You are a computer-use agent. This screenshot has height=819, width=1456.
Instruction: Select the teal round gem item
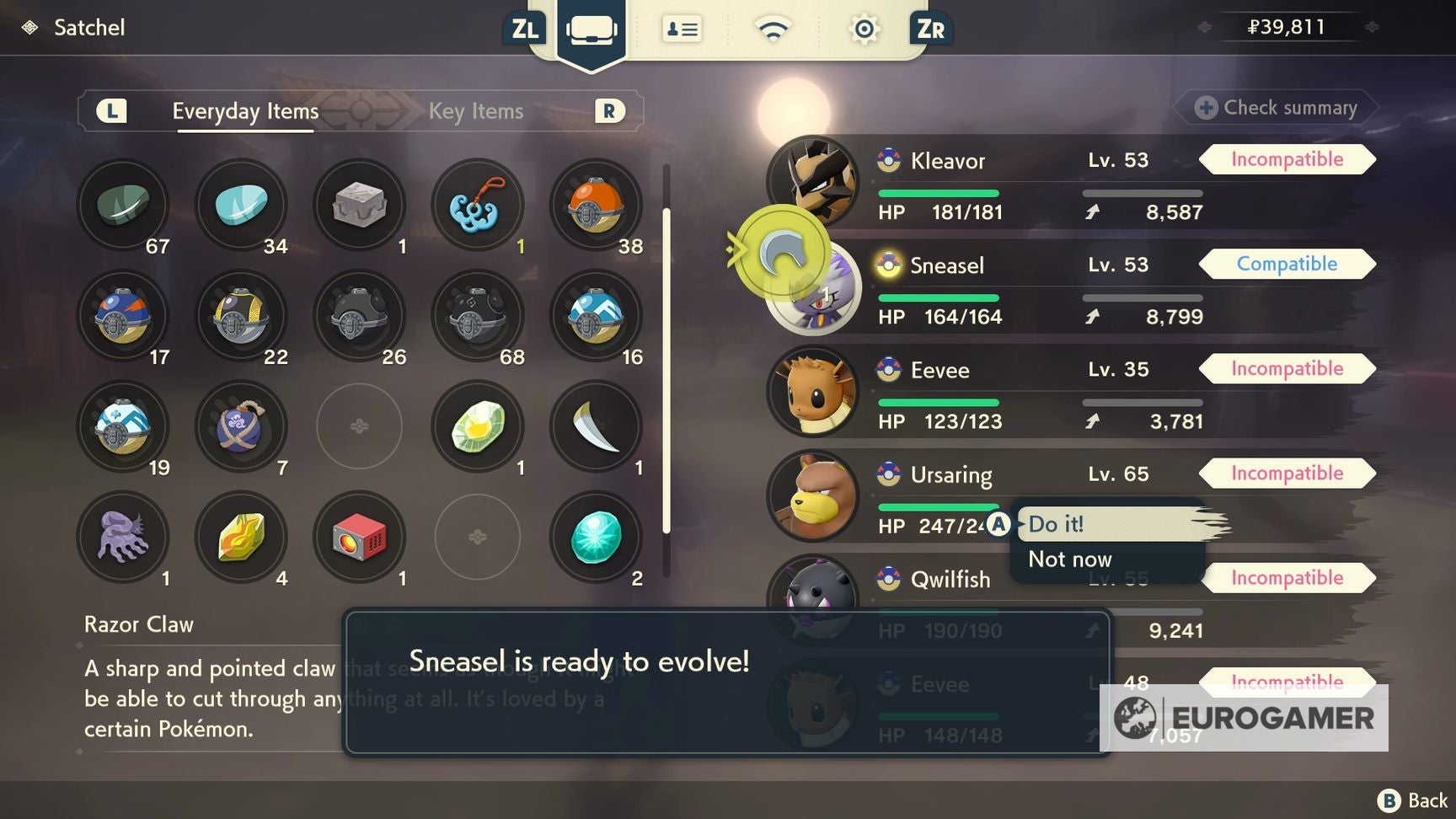596,537
